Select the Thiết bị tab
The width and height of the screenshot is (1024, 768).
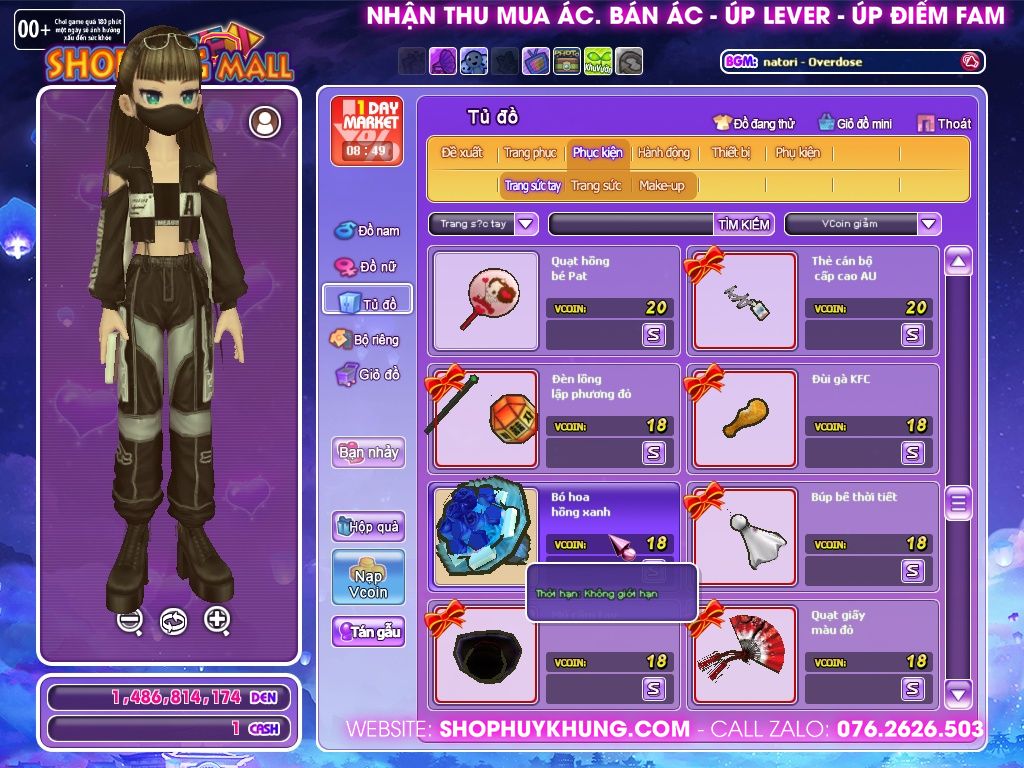pos(731,153)
